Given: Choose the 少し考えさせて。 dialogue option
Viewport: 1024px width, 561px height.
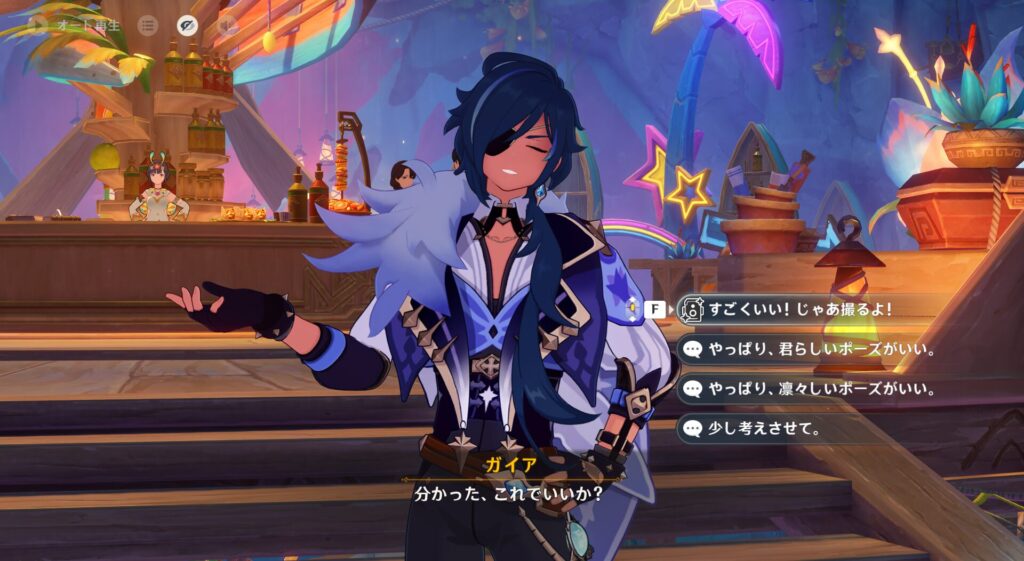Looking at the screenshot, I should [760, 429].
